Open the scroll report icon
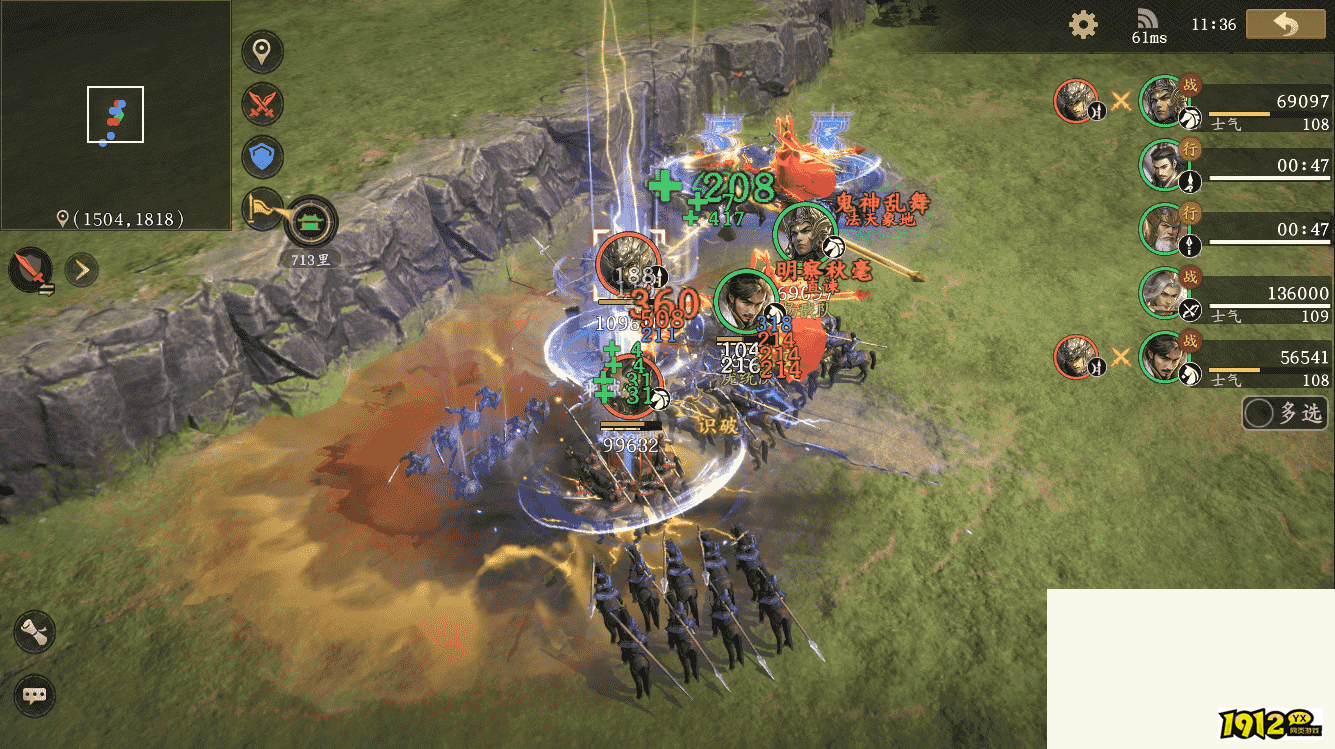This screenshot has width=1335, height=749. [35, 633]
